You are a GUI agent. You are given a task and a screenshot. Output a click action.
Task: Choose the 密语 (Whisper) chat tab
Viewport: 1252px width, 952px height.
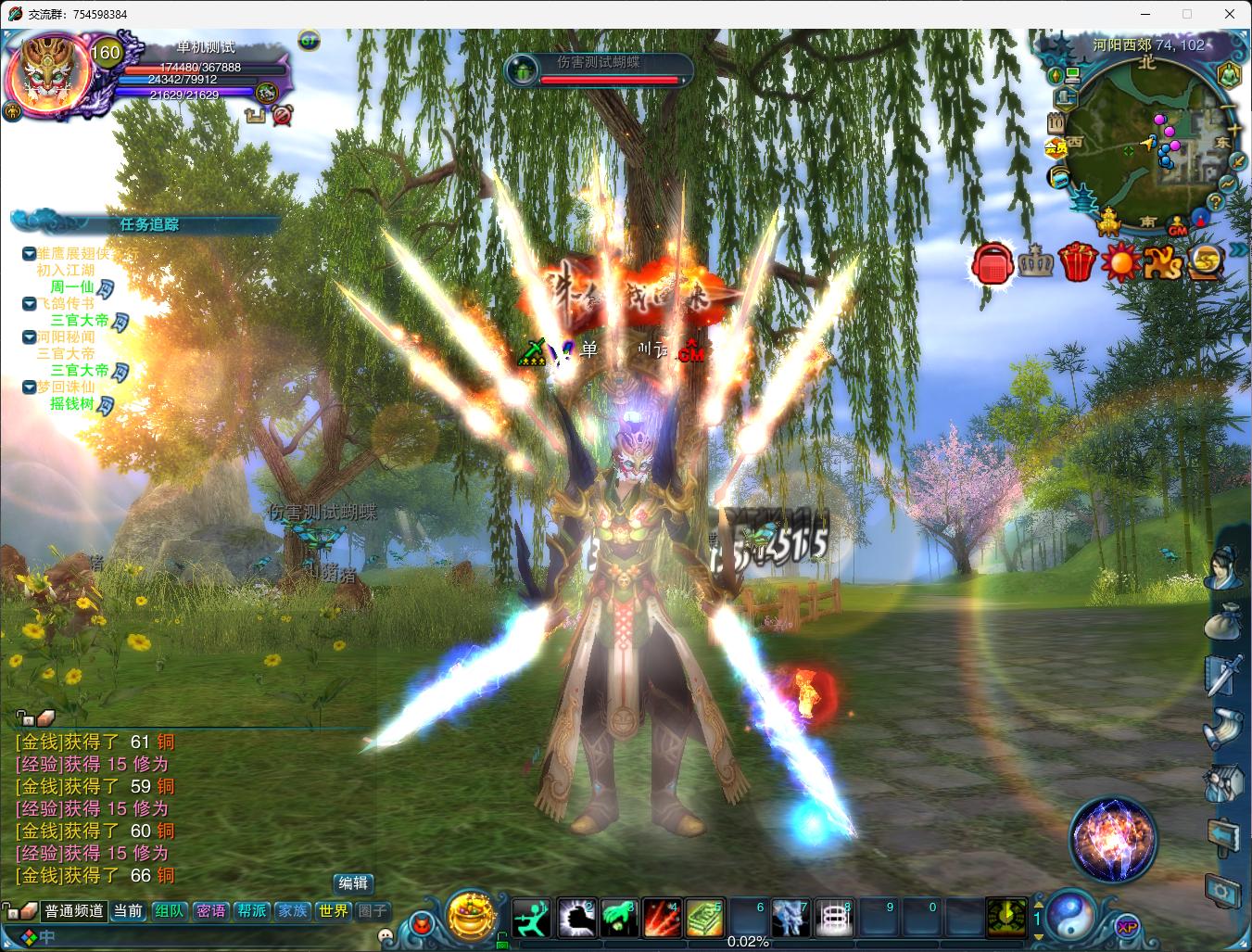coord(210,911)
